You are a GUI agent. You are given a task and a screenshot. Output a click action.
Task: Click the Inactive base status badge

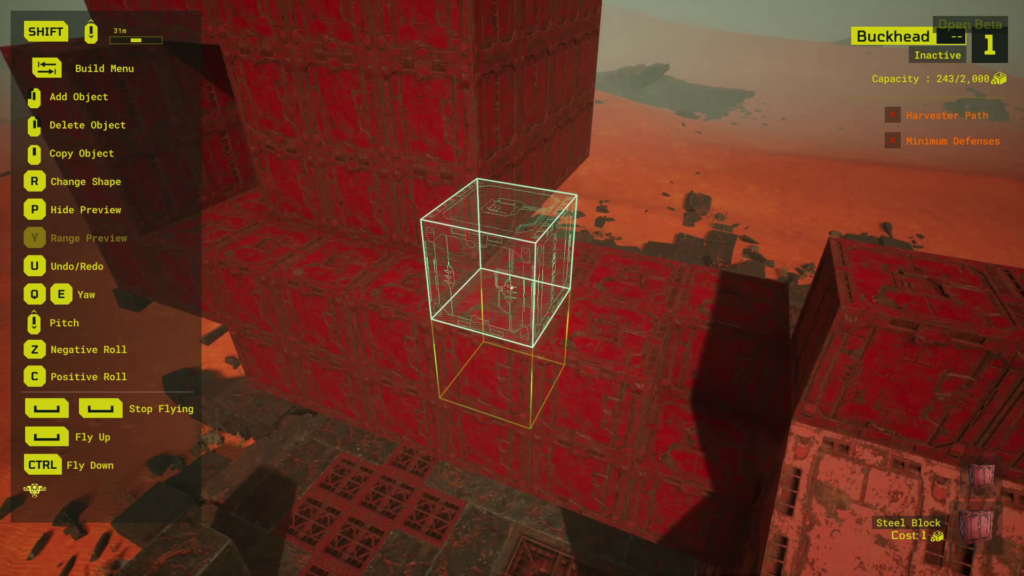pos(937,56)
